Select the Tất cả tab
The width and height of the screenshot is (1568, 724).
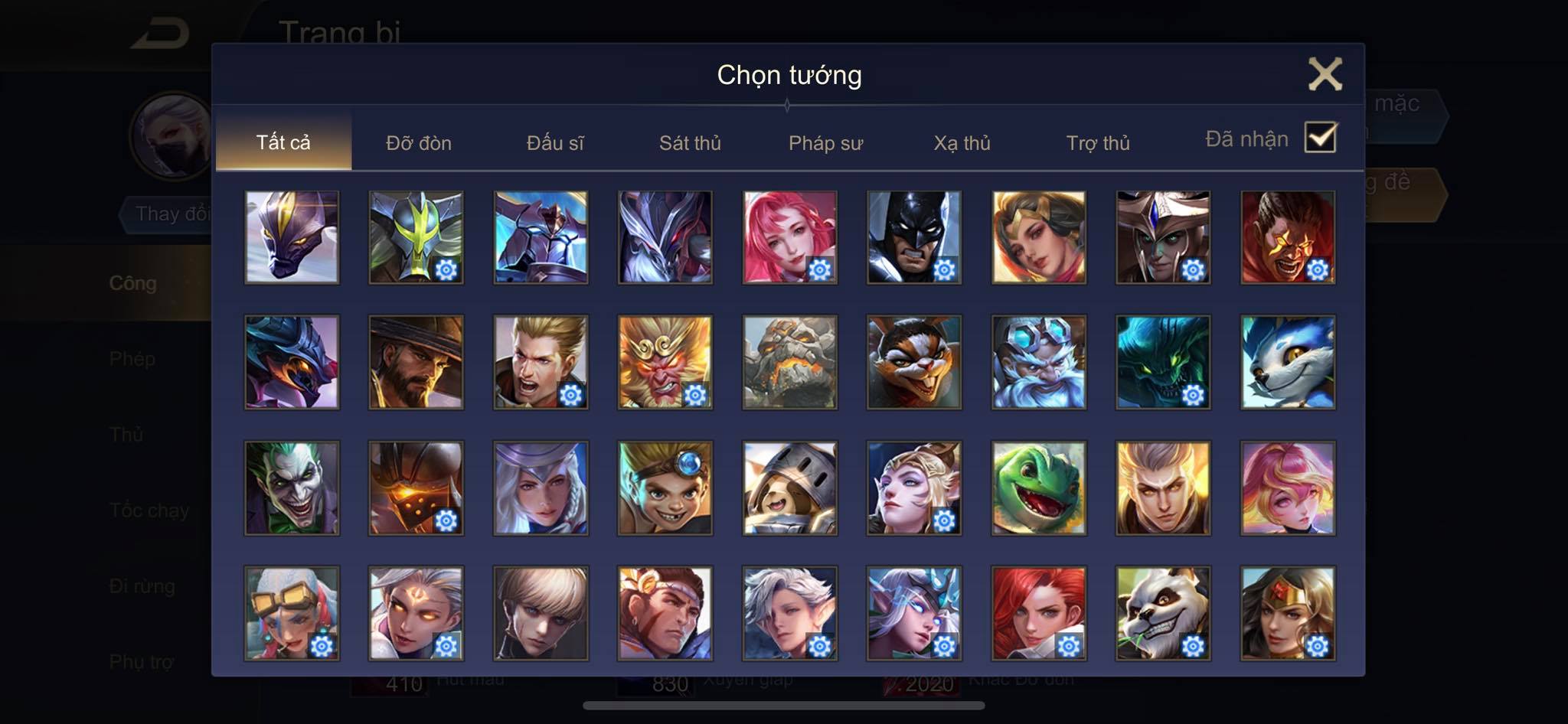[283, 142]
